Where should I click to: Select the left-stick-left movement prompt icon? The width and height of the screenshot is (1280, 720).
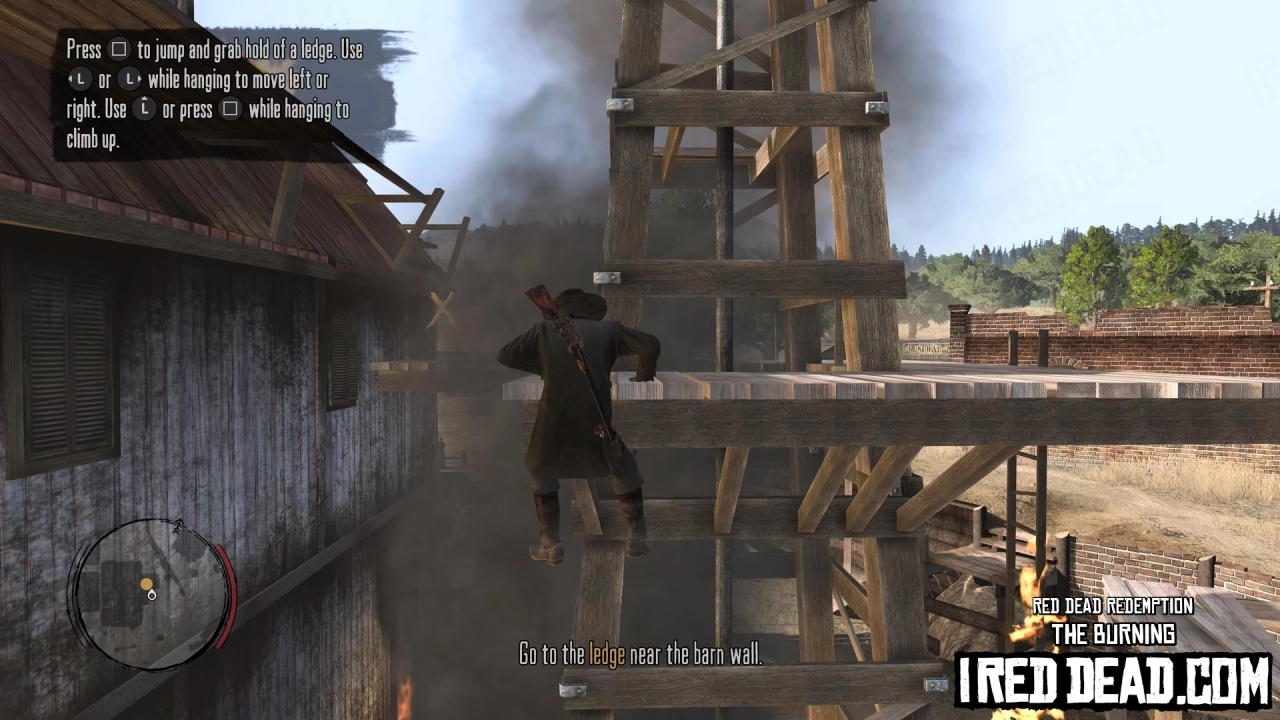(81, 78)
